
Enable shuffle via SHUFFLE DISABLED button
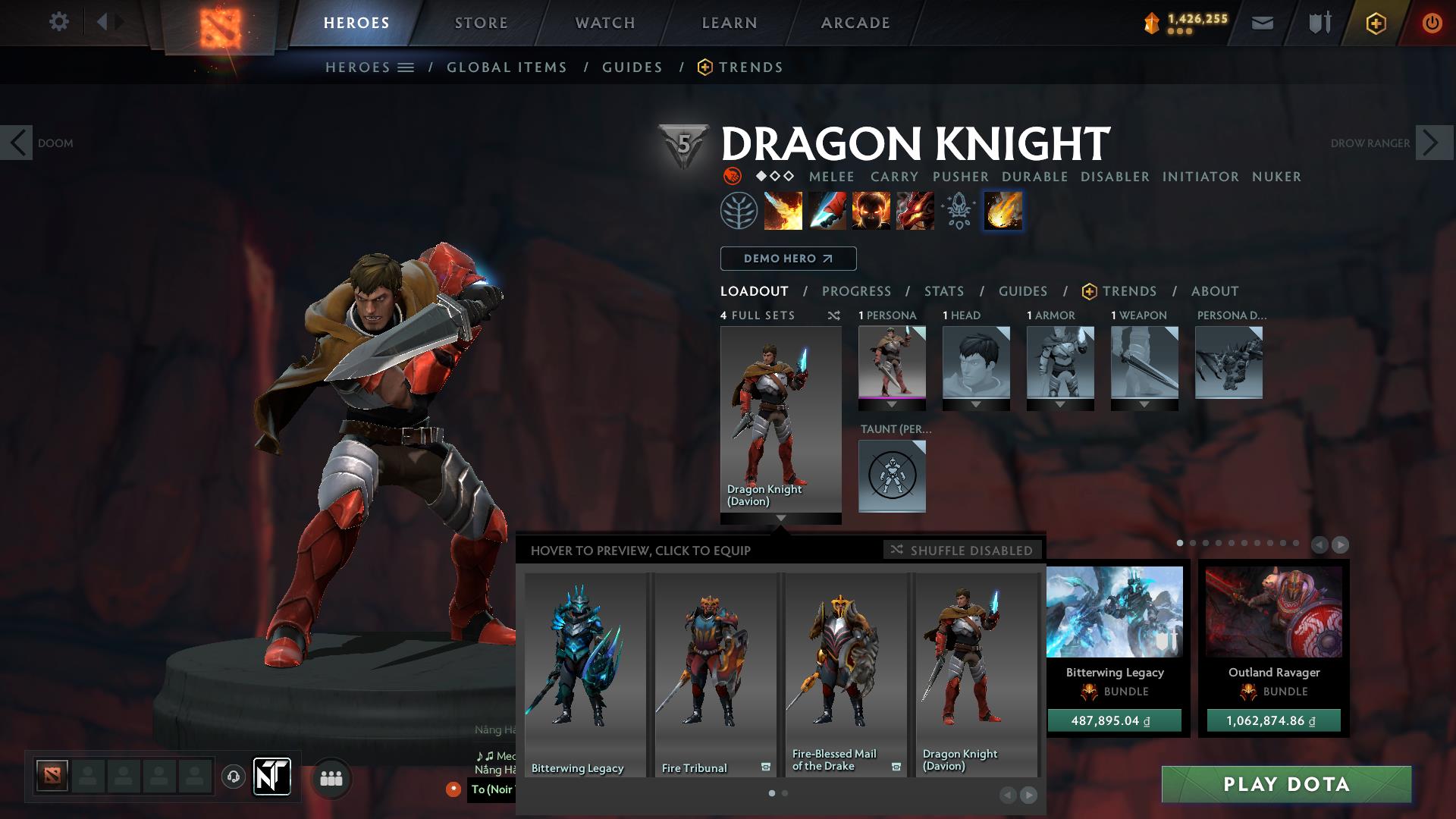(x=962, y=551)
